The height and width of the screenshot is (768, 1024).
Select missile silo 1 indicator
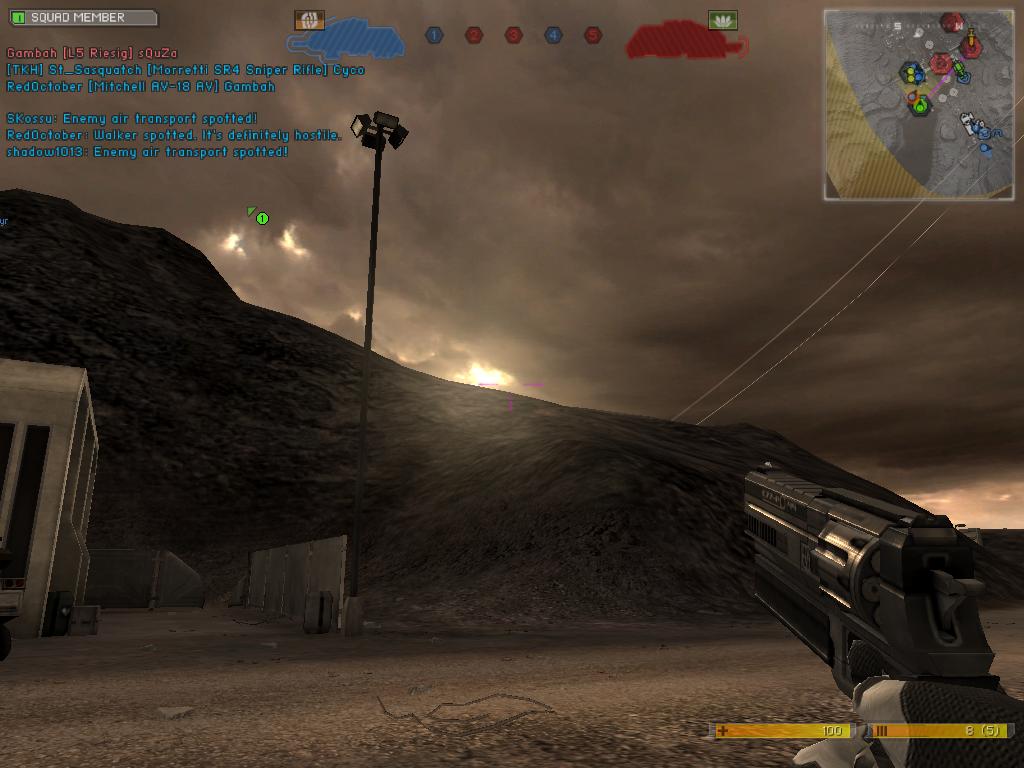point(434,35)
